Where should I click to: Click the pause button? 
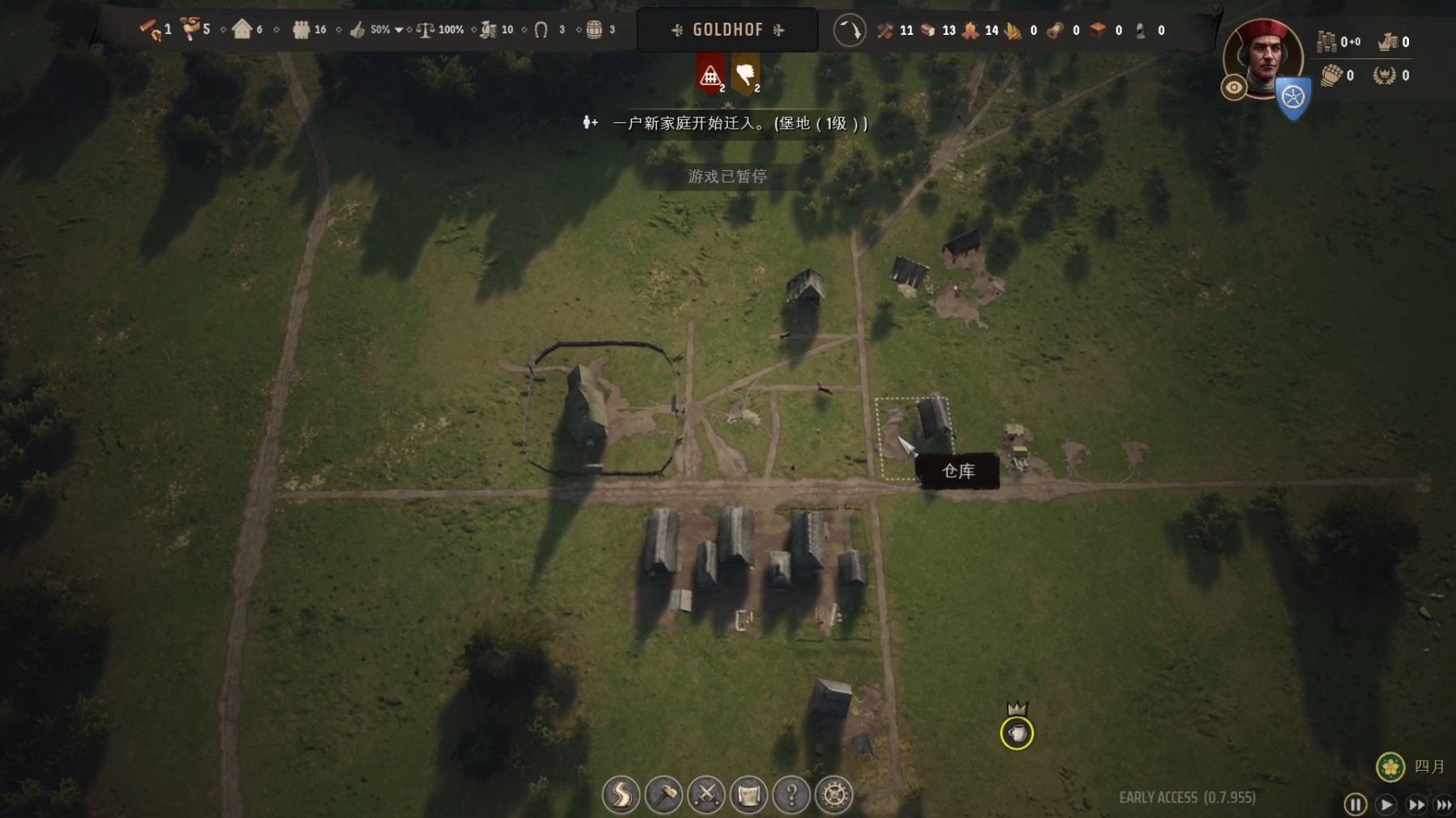tap(1355, 804)
